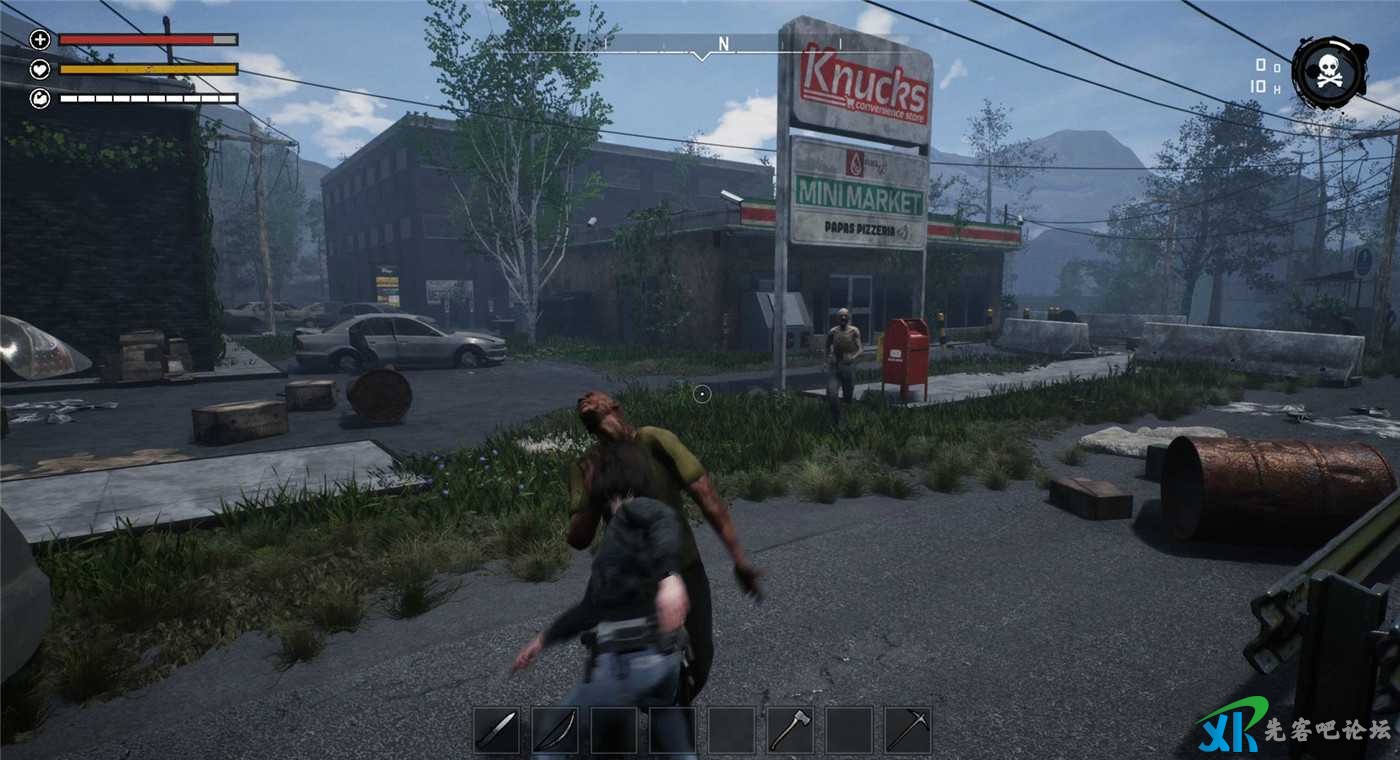Select the pickaxe hotbar slot
This screenshot has width=1400, height=760.
908,730
